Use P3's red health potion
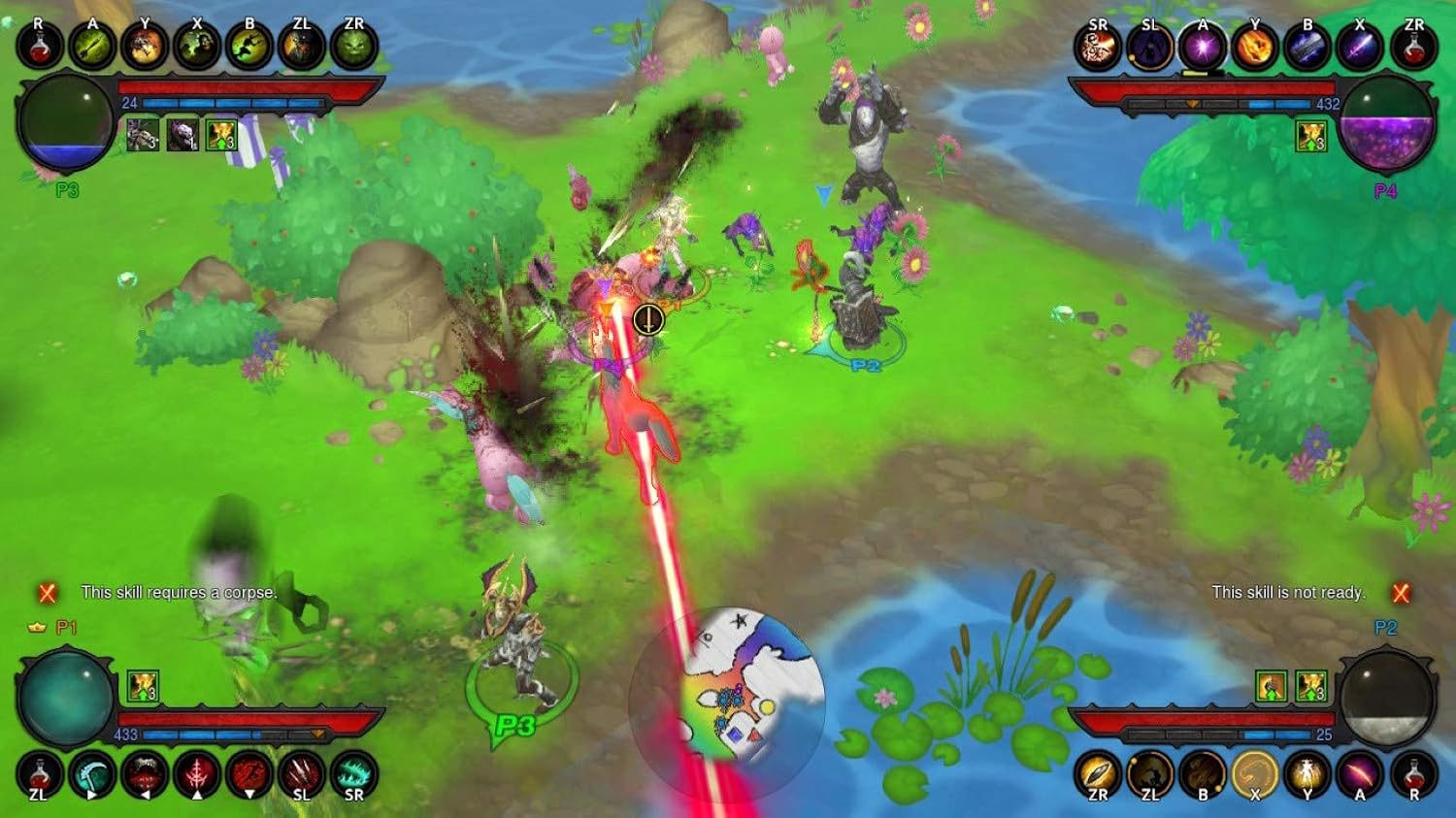Viewport: 1456px width, 818px height. [40, 46]
